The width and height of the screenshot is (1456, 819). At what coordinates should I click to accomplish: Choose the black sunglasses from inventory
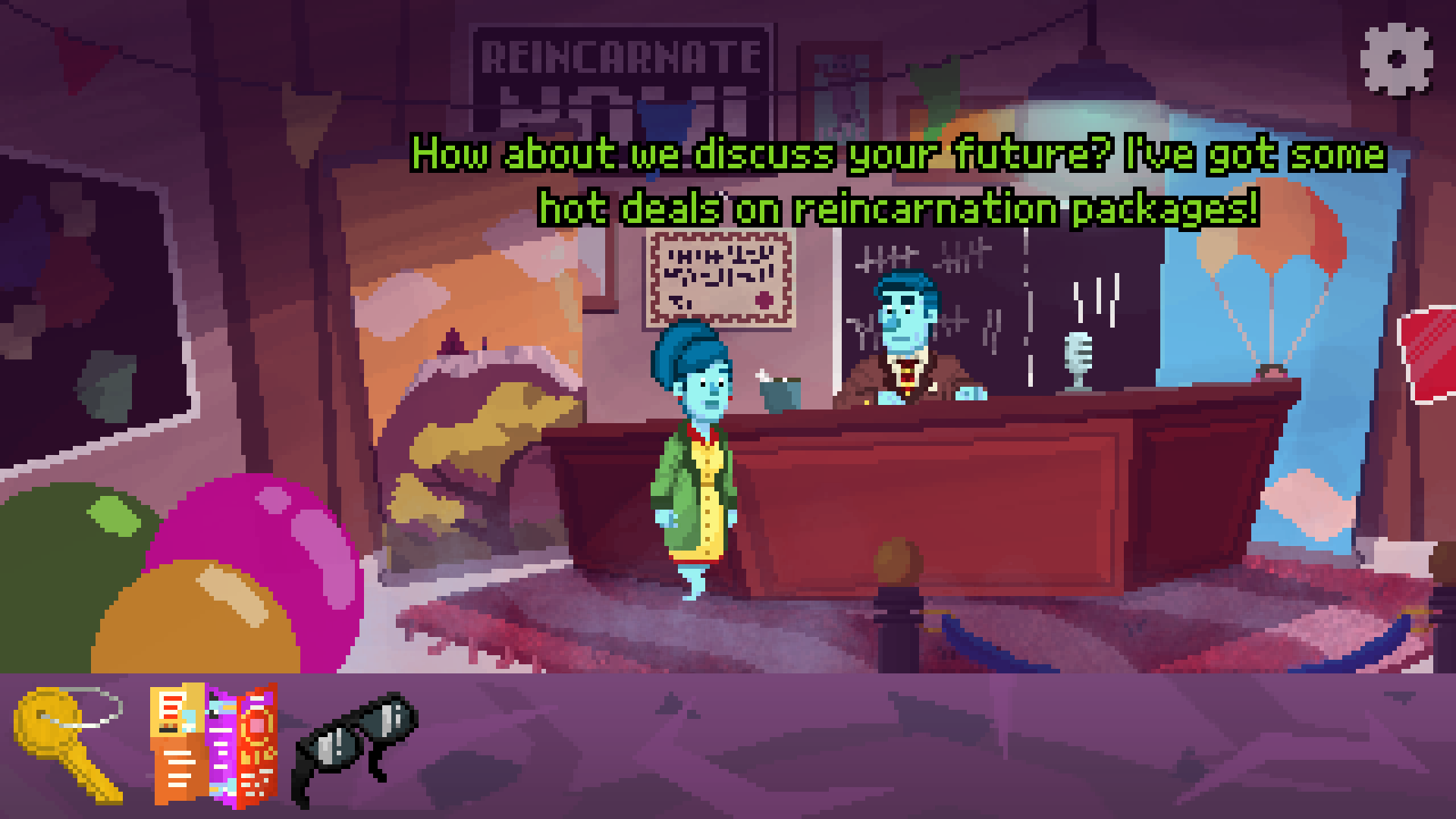point(355,746)
